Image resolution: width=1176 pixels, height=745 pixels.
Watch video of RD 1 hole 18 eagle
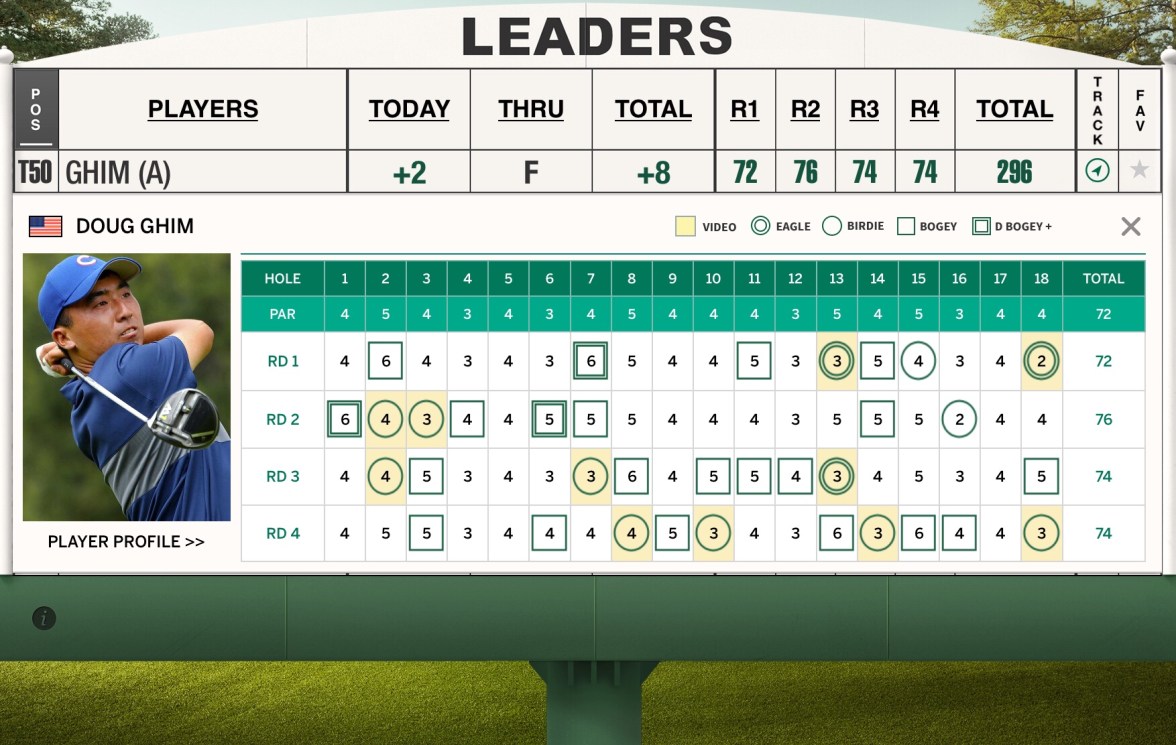1041,361
